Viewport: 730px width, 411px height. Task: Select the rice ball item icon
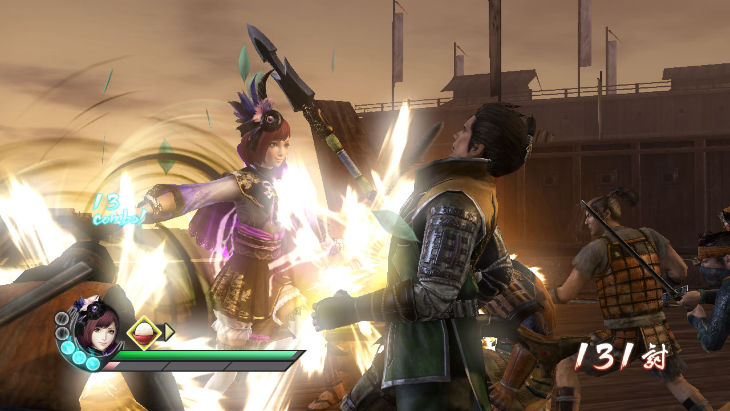[x=143, y=332]
